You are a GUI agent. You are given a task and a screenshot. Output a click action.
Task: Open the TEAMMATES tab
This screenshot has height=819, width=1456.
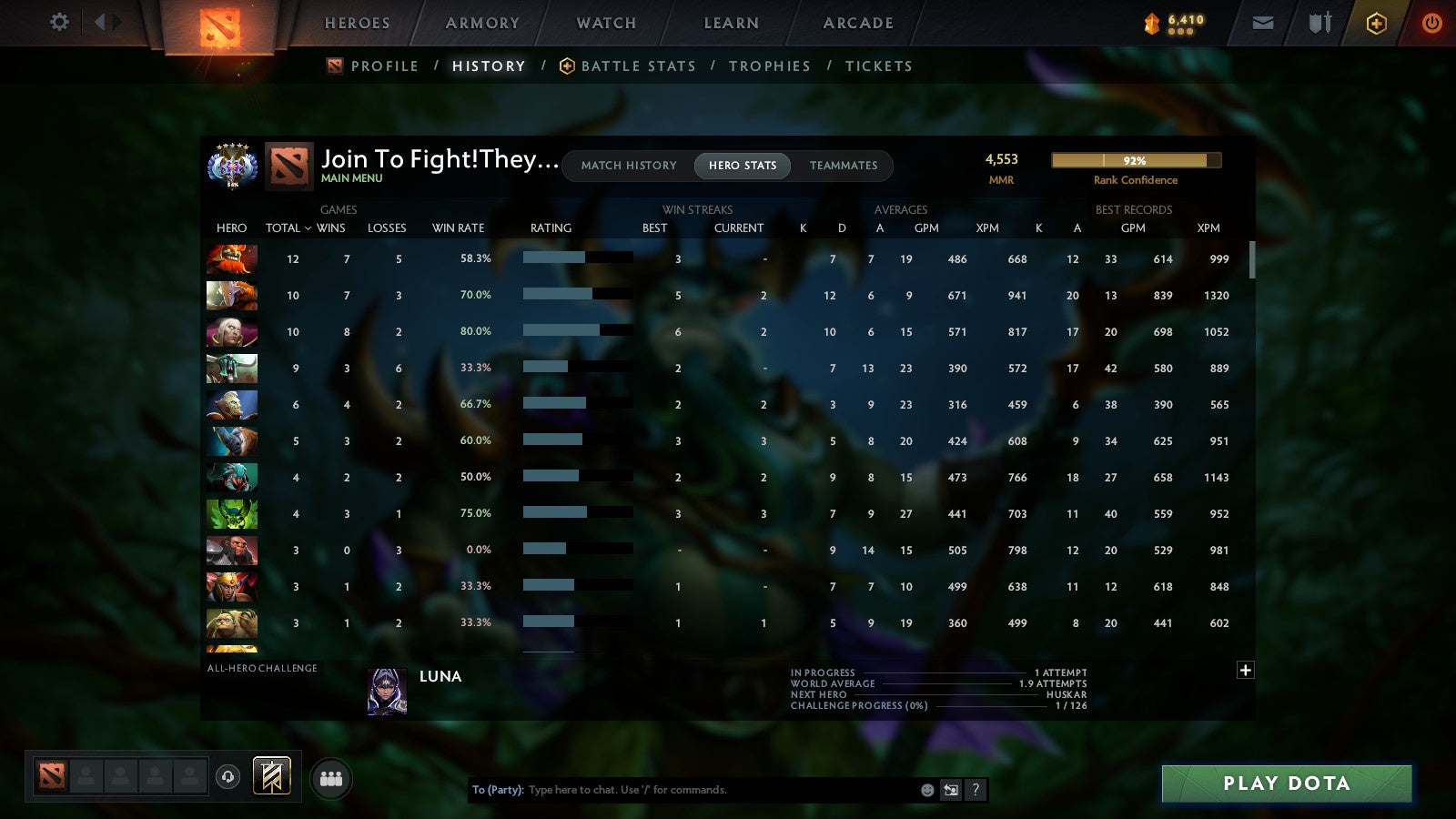(843, 166)
